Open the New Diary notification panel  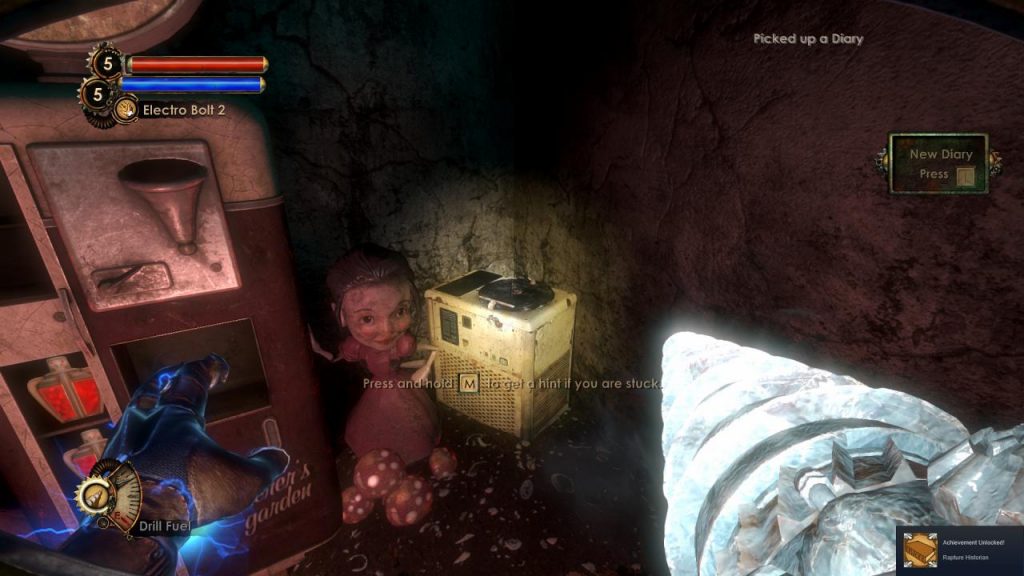click(x=938, y=164)
